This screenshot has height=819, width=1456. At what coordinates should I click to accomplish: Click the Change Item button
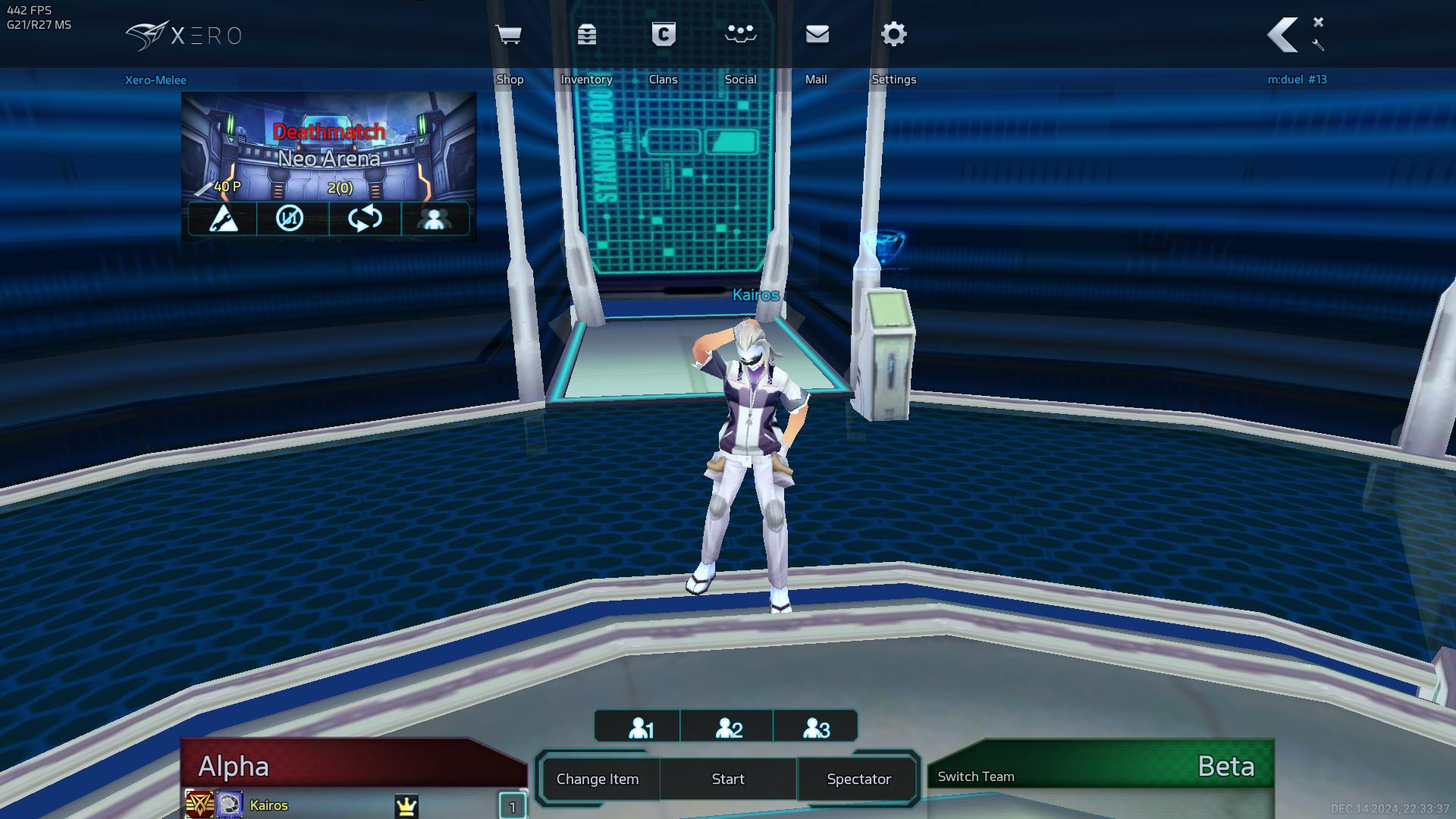(x=598, y=779)
